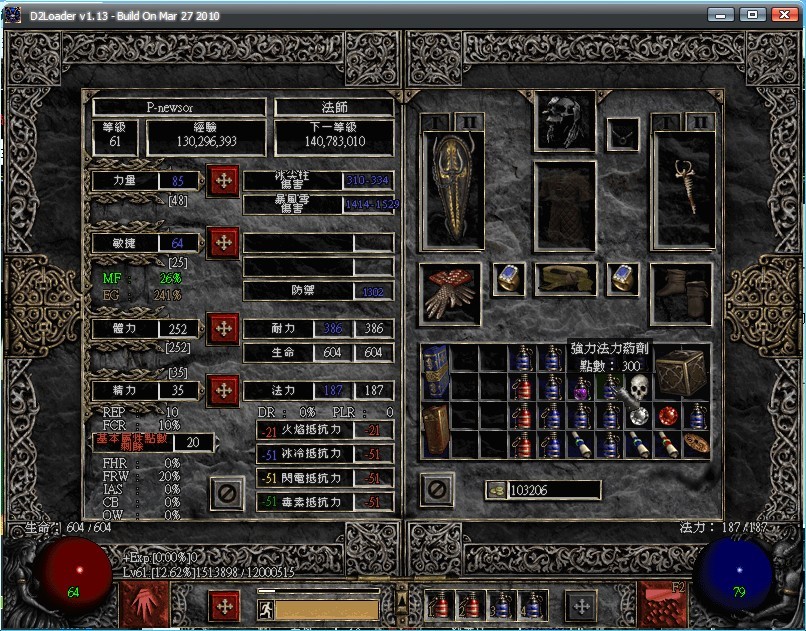Add a point to Dexterity (敏捷)

[222, 242]
